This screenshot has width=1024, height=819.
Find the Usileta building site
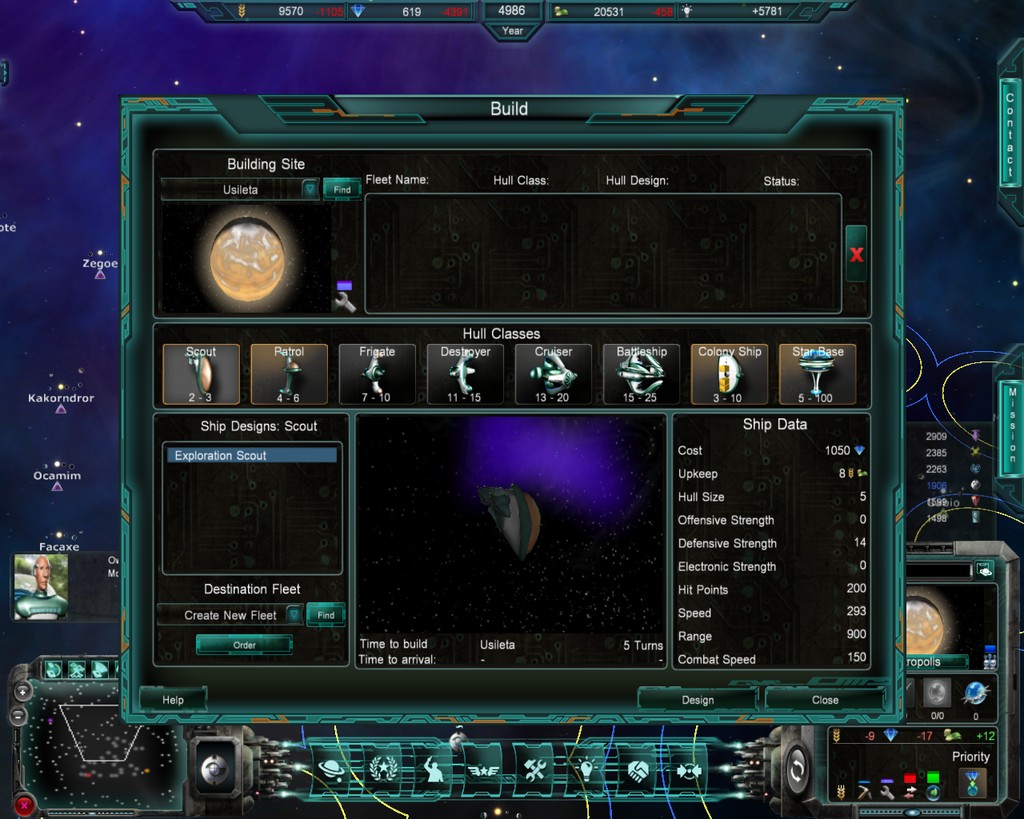(342, 189)
